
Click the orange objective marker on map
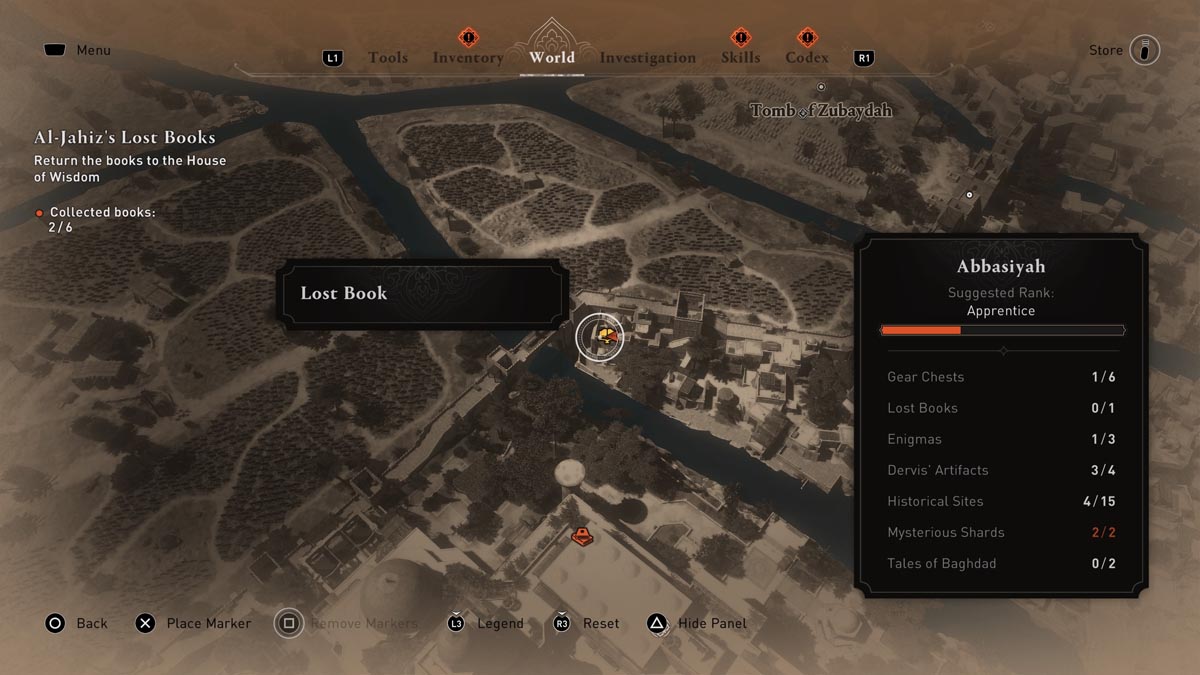582,537
